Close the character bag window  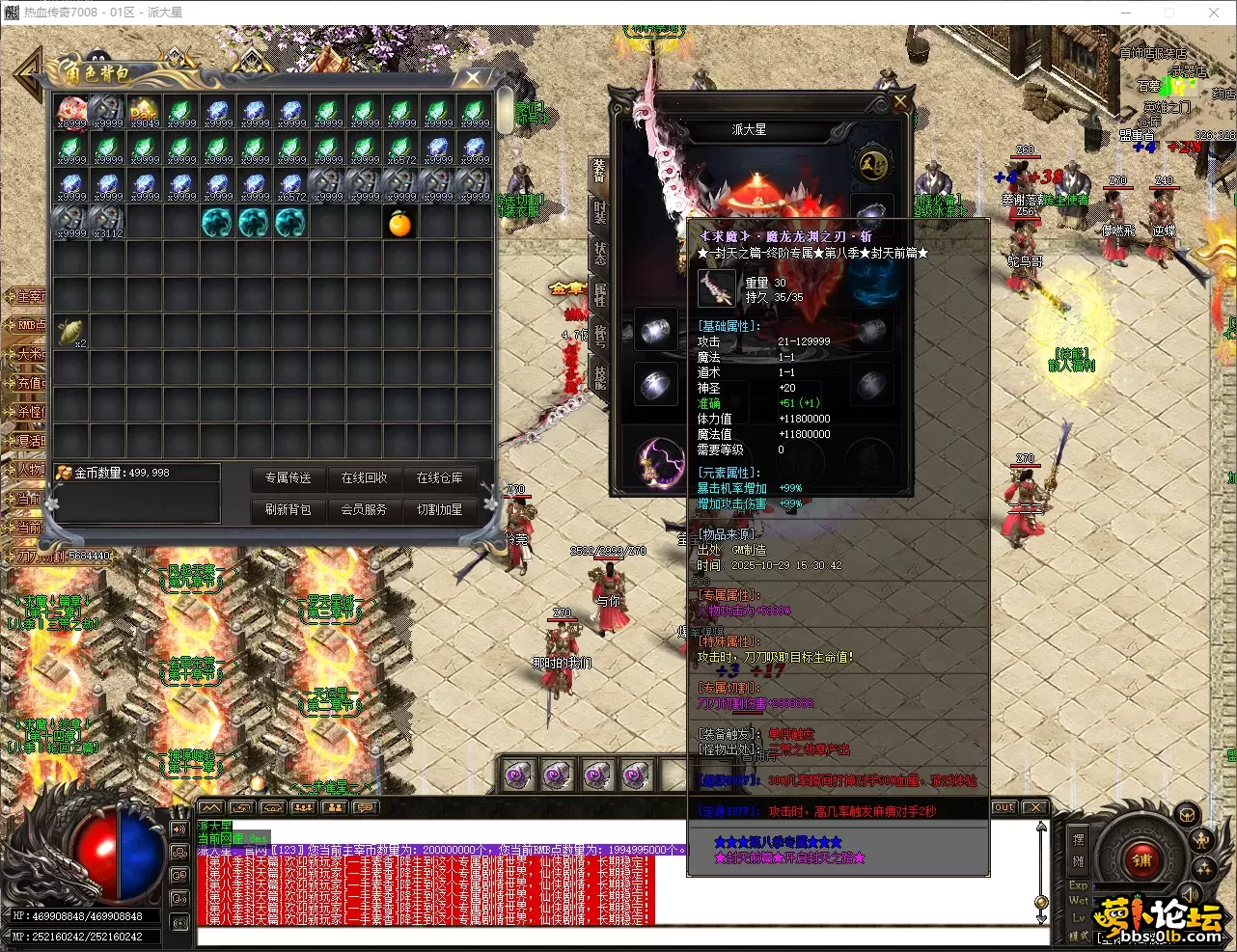coord(473,77)
